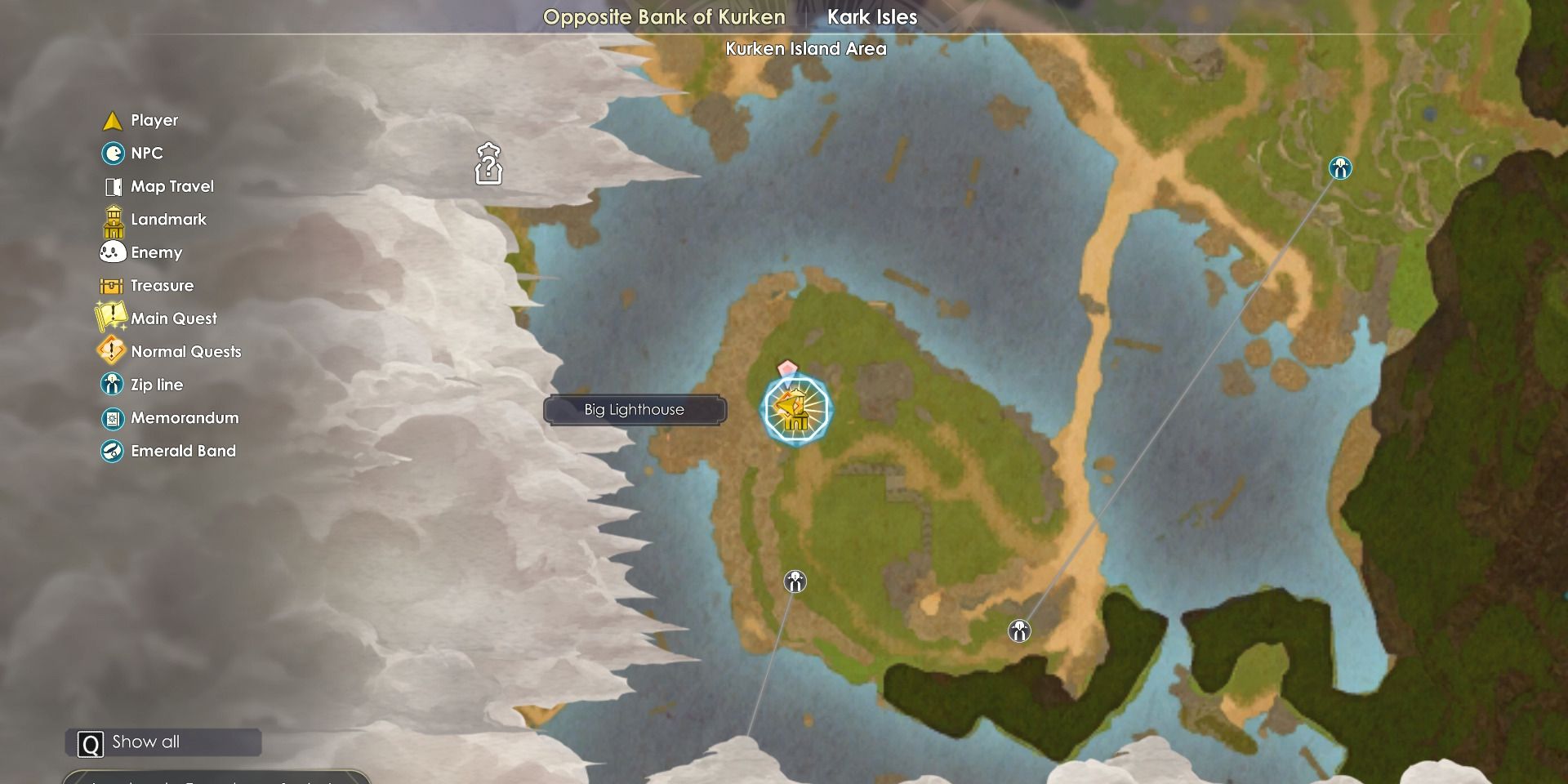Click the Treasure chest icon in the legend
1568x784 pixels.
pyautogui.click(x=112, y=285)
